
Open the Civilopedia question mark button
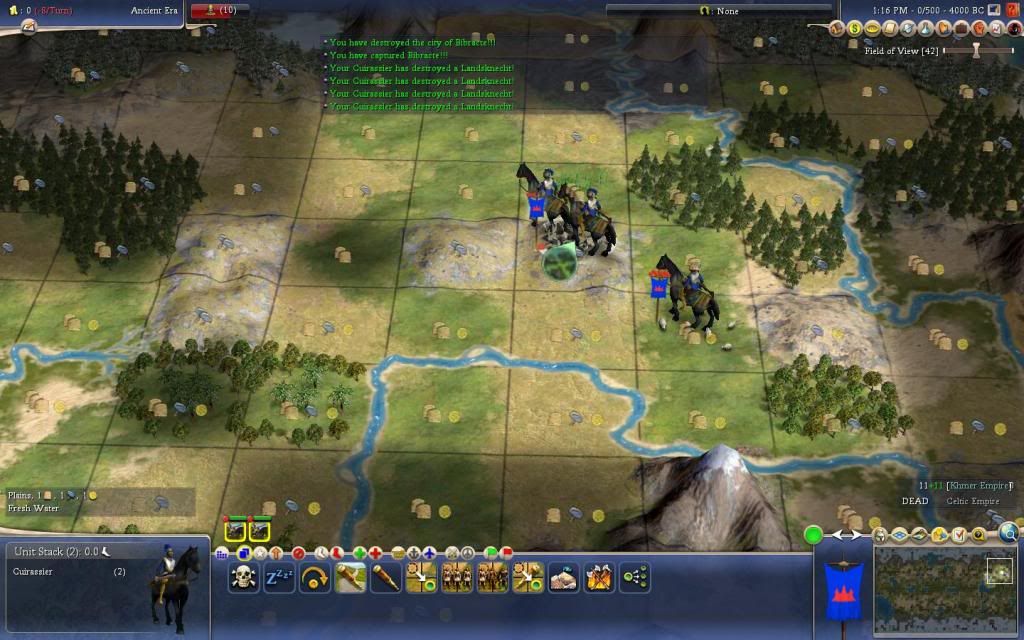coord(1010,10)
